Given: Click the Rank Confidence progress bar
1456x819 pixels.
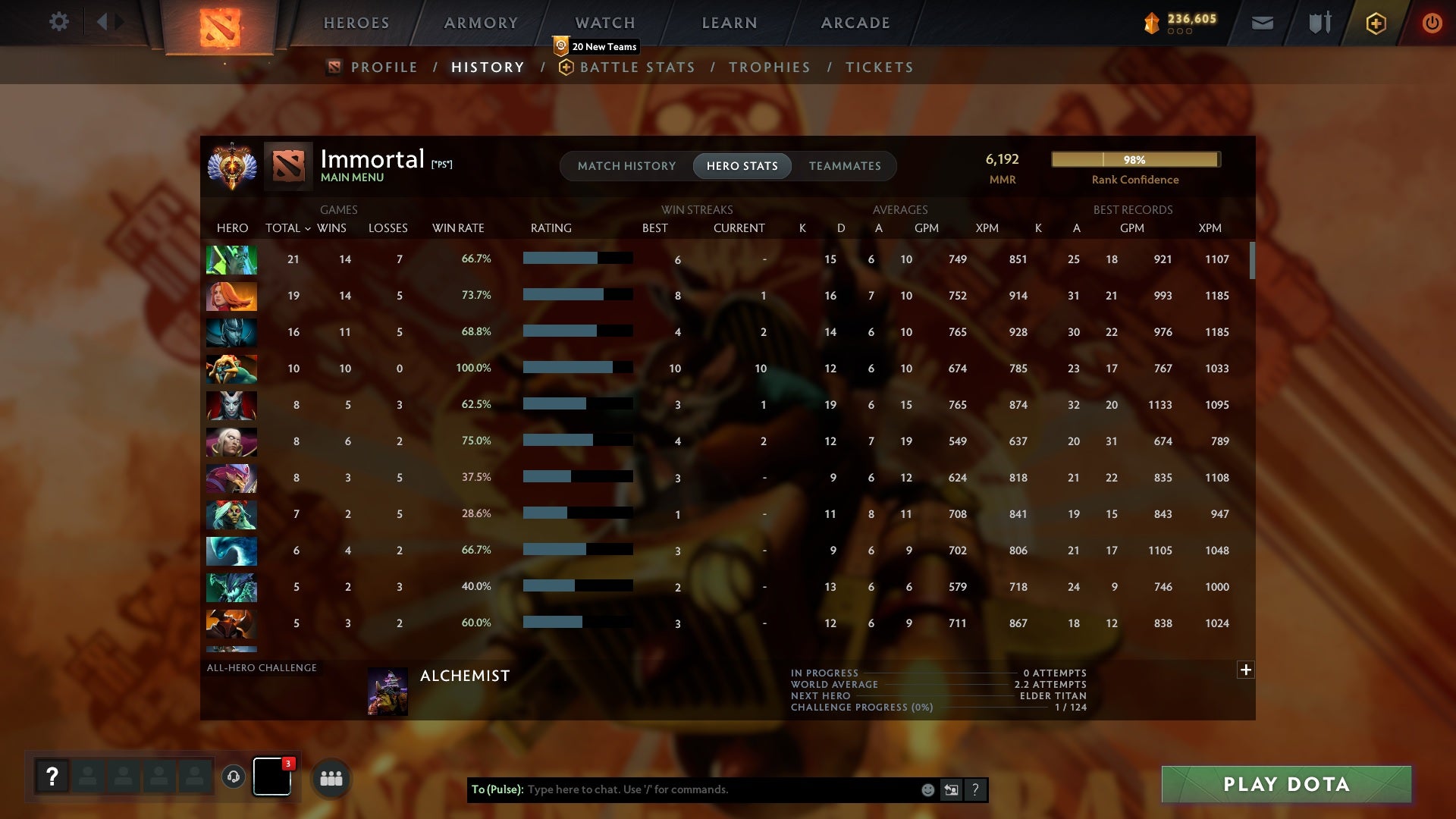Looking at the screenshot, I should [1135, 159].
